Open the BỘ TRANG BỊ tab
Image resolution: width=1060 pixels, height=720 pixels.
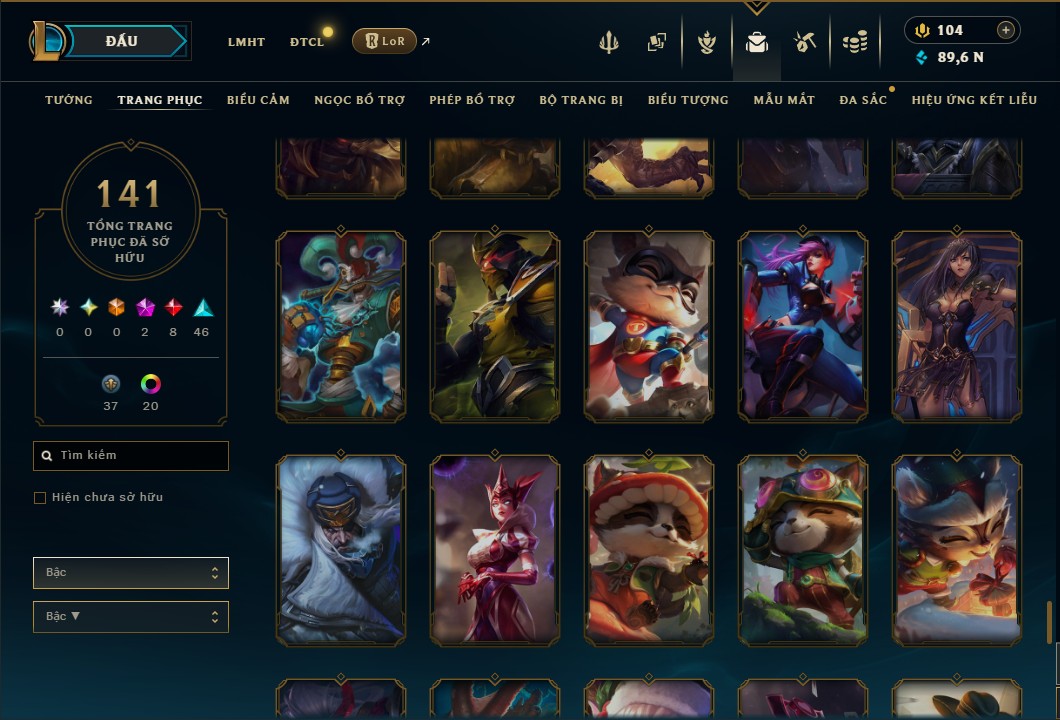pyautogui.click(x=581, y=100)
